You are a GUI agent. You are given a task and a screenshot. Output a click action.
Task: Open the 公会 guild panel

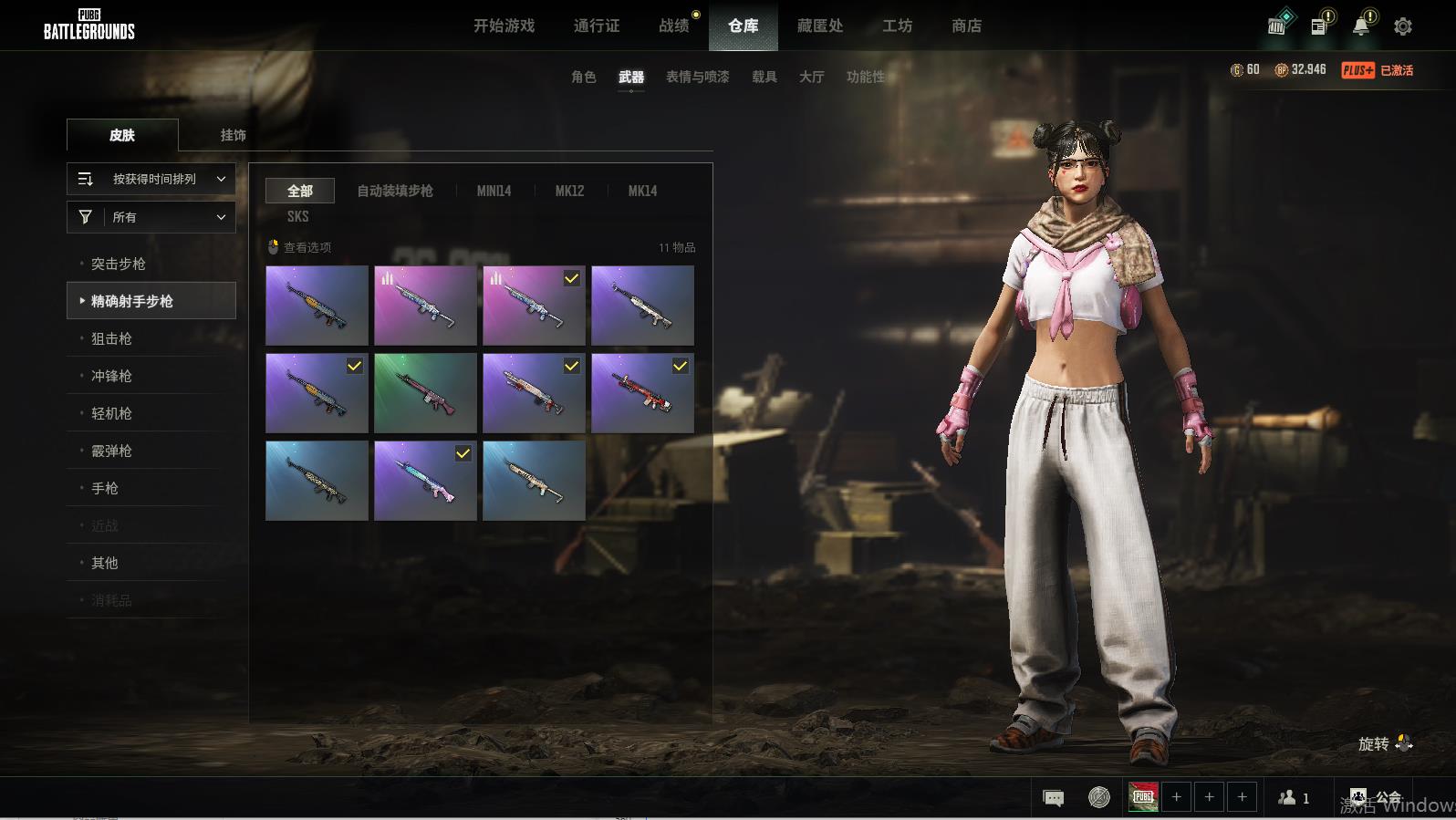[x=1376, y=798]
